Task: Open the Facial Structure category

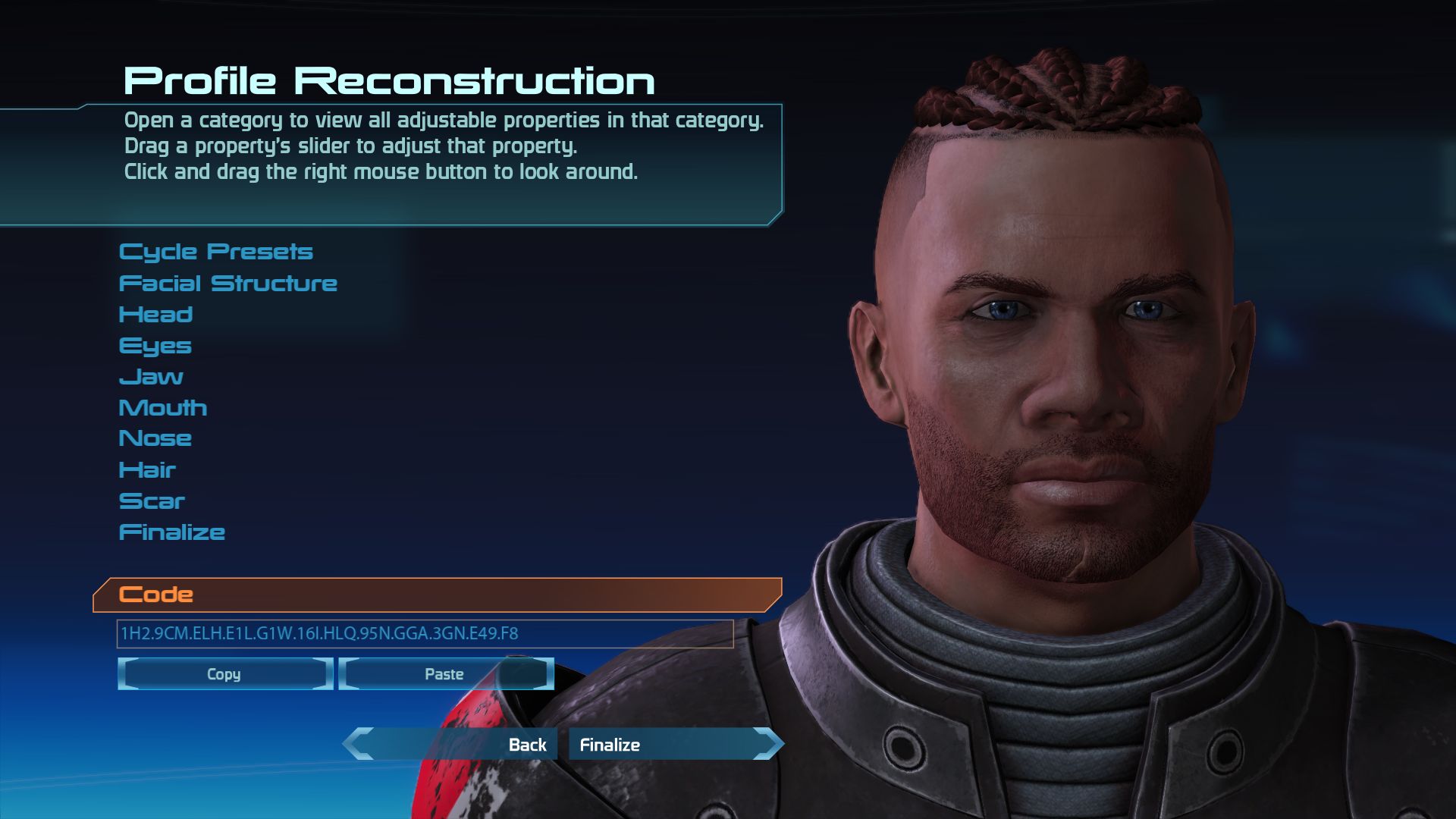Action: point(227,283)
